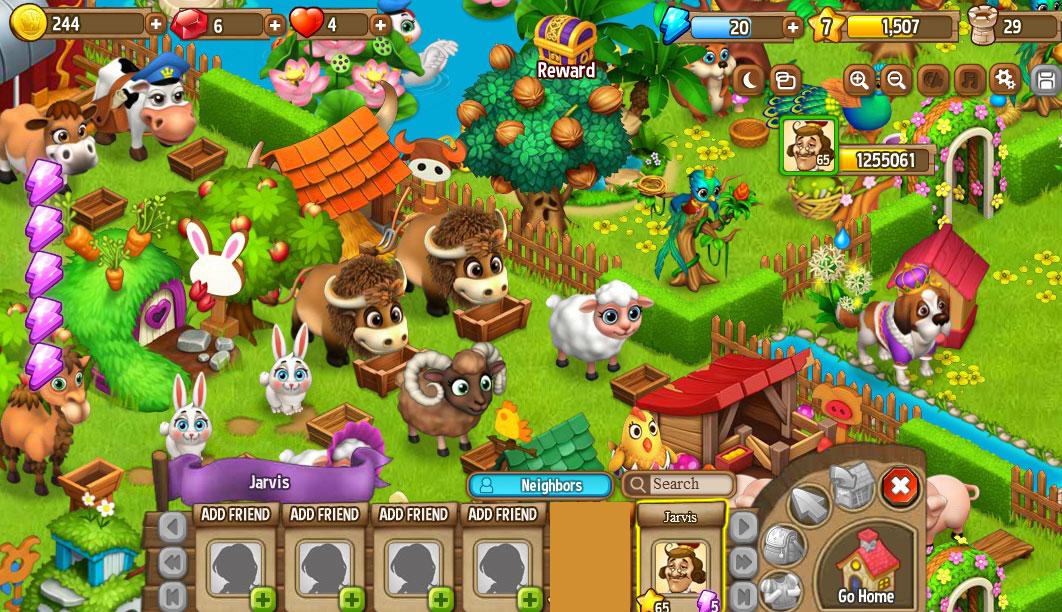Zoom in with the magnifier plus icon
1062x612 pixels.
click(858, 80)
